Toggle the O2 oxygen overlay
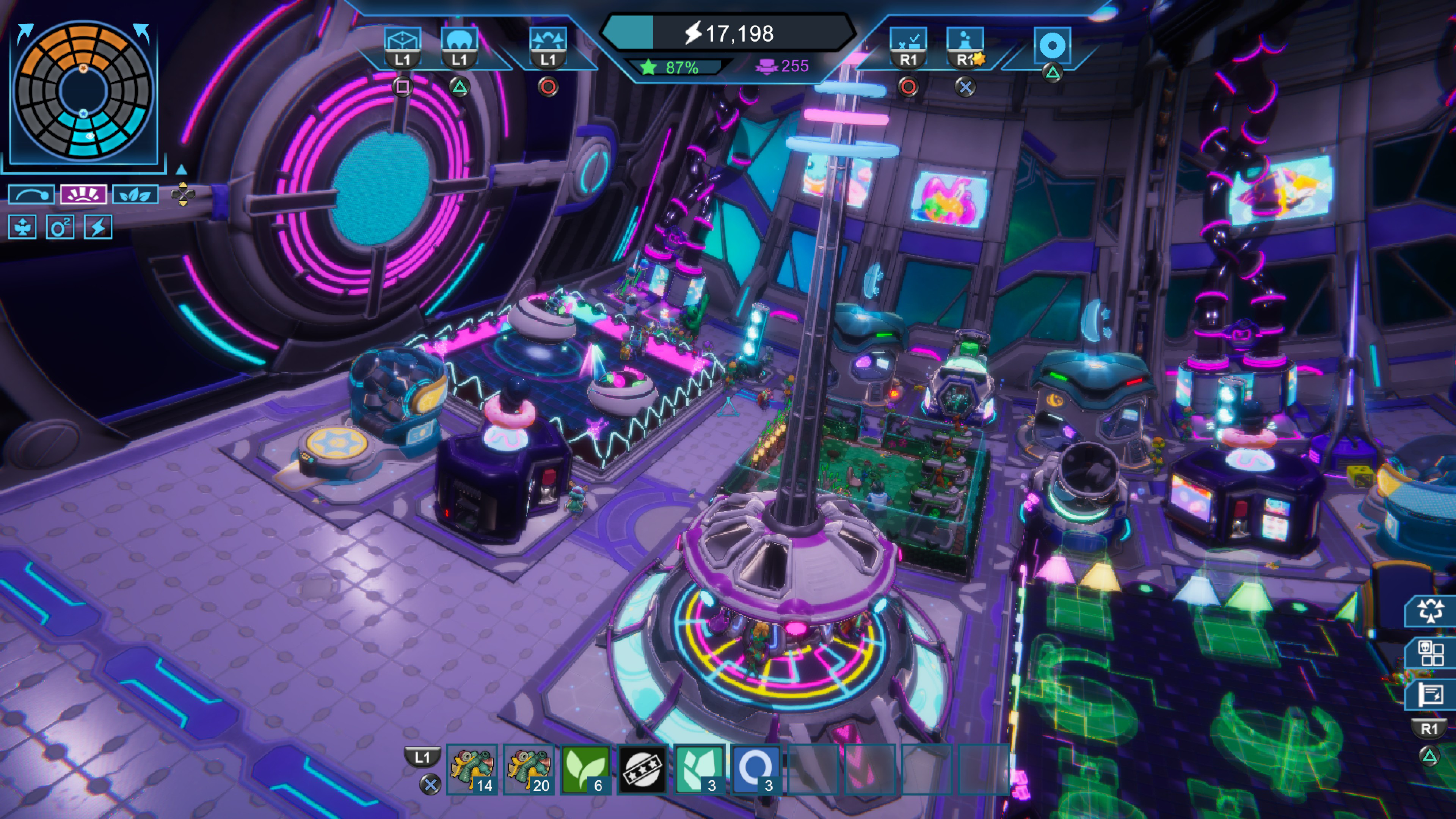The image size is (1456, 819). [x=60, y=227]
